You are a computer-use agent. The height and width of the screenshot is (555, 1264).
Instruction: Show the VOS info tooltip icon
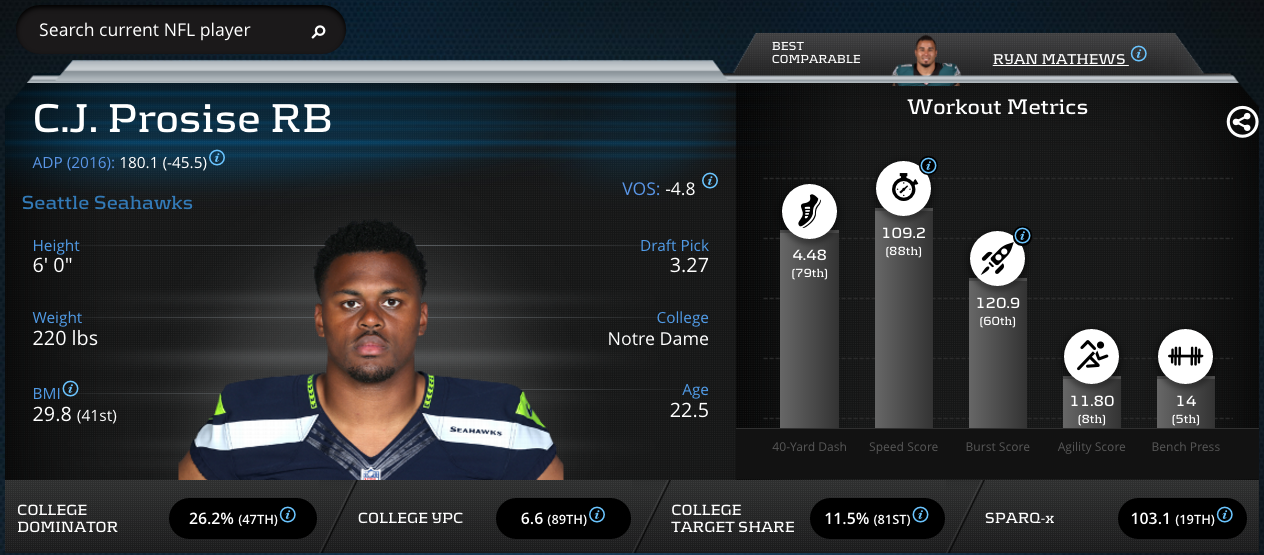(710, 181)
